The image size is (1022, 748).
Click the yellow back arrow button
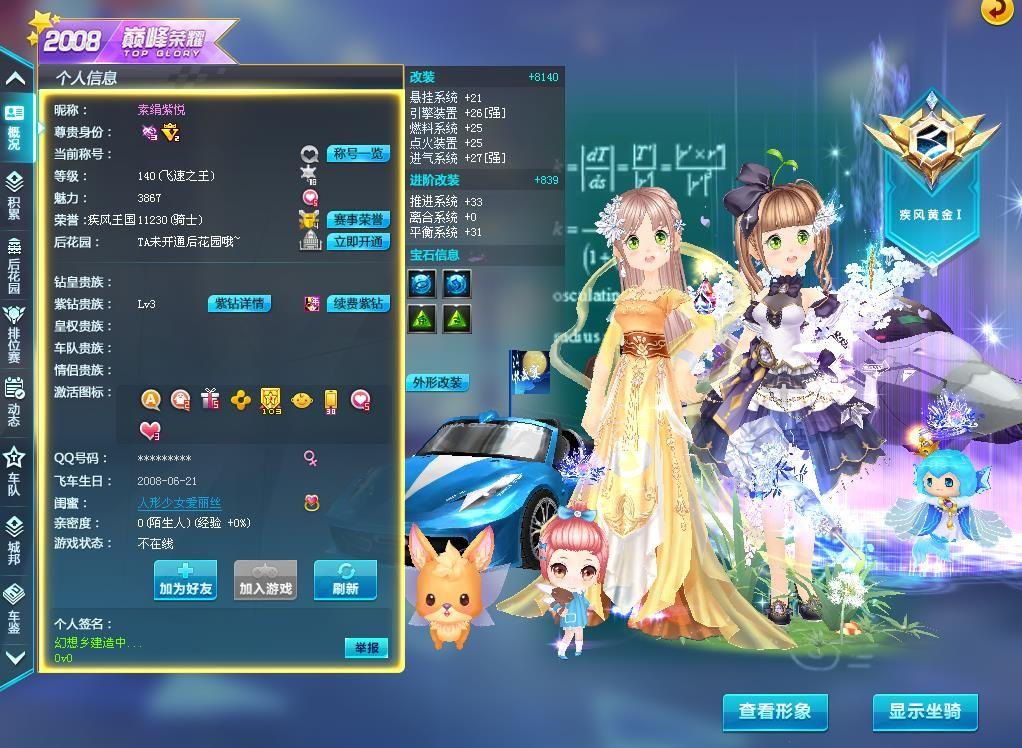996,10
